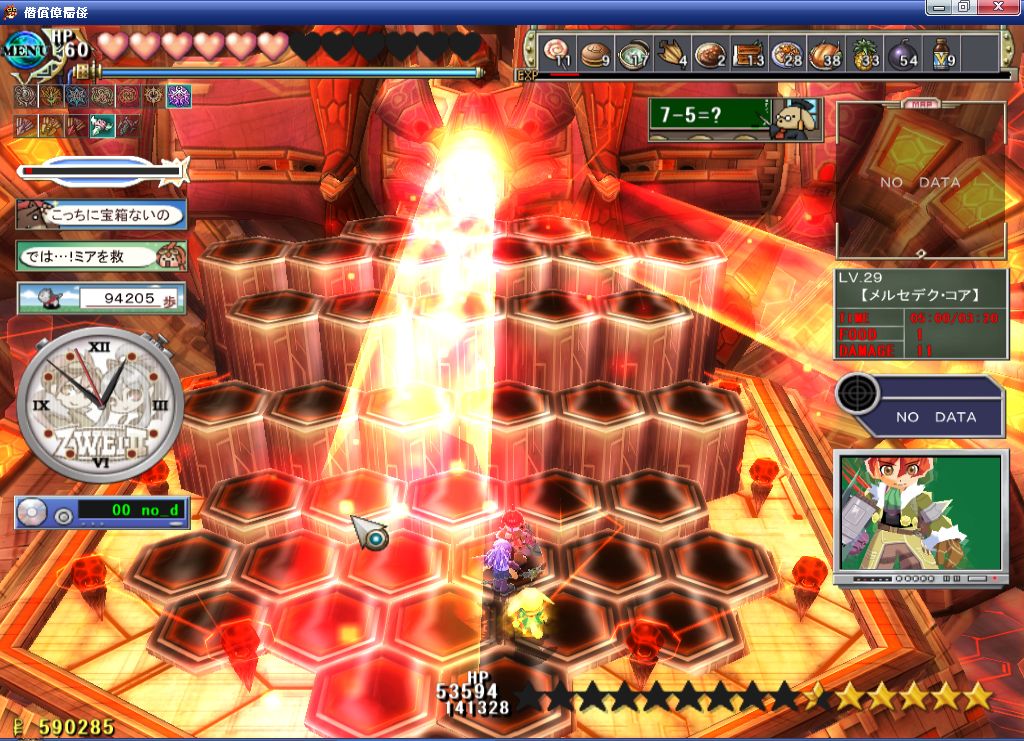Click the radar NO DATA panel

(x=921, y=407)
